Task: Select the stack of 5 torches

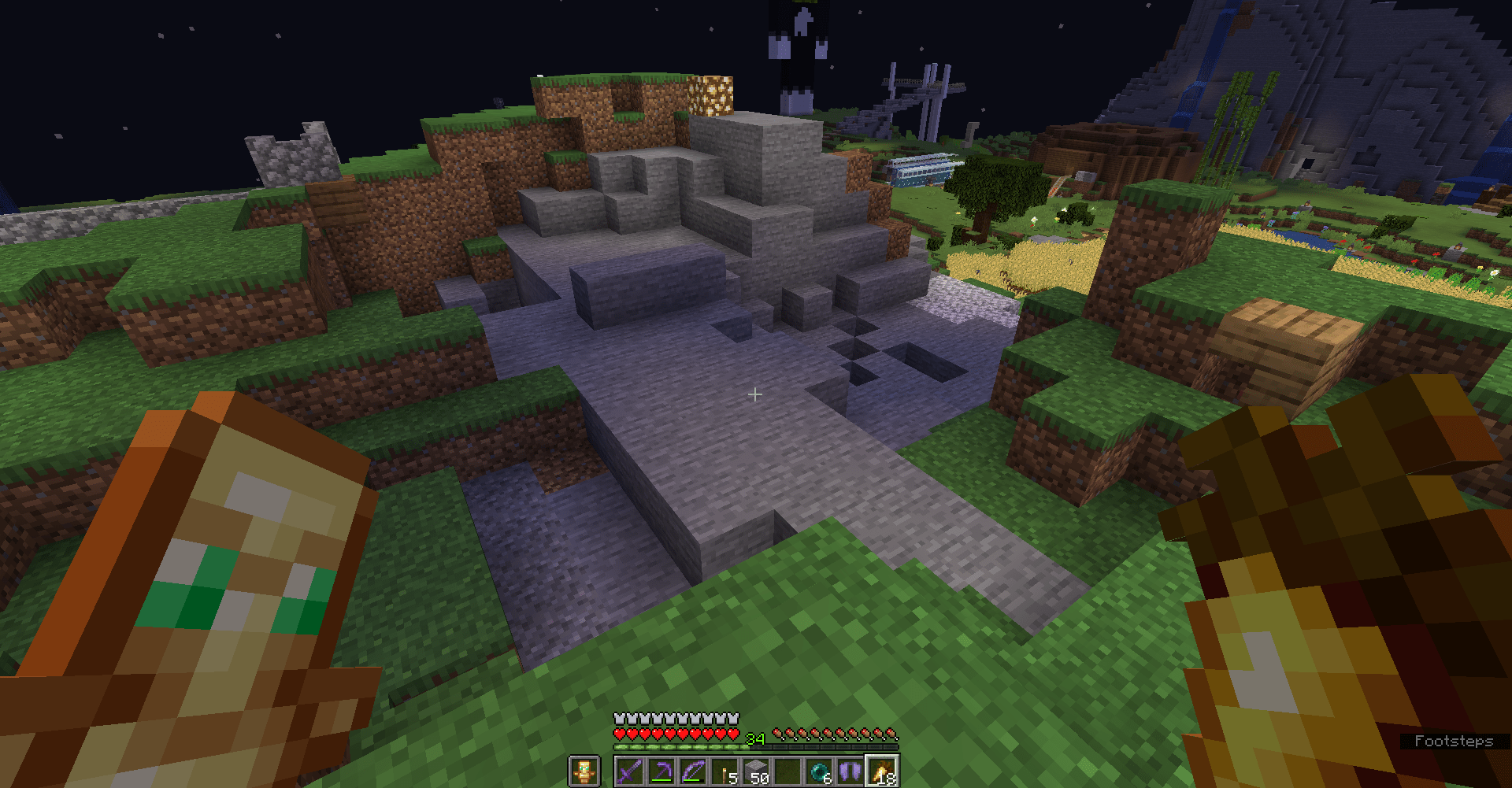Action: click(x=724, y=770)
